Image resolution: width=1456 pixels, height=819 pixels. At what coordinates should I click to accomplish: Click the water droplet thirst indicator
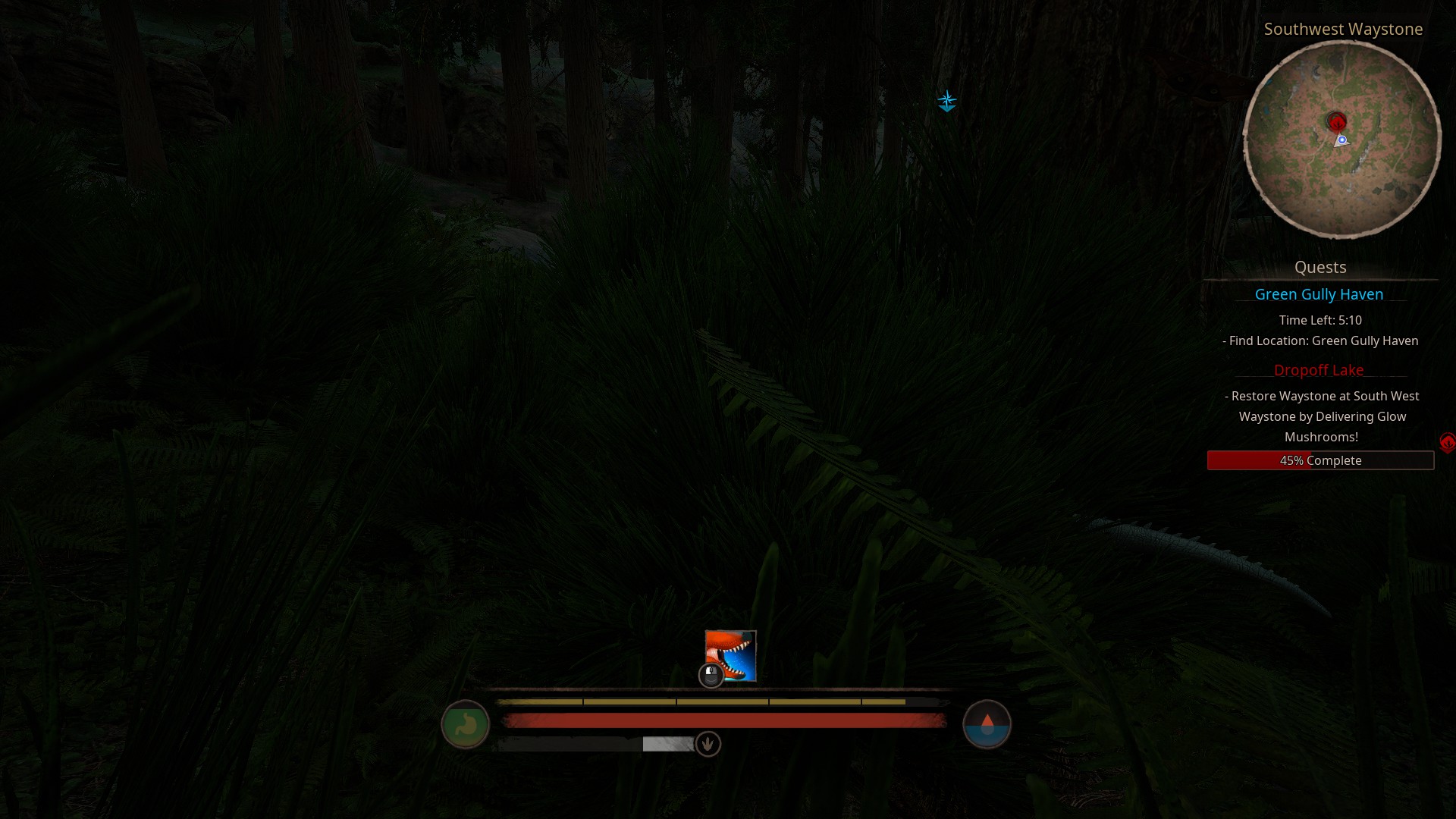point(987,724)
